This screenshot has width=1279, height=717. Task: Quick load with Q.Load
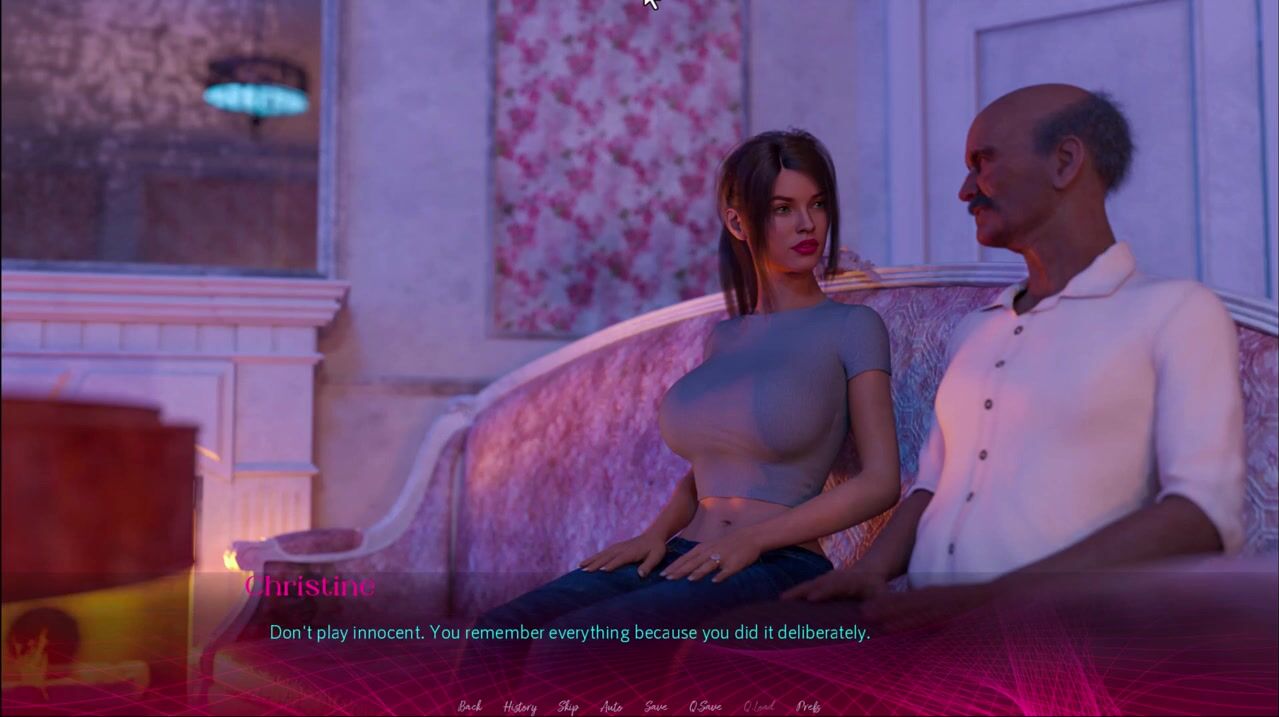(758, 707)
